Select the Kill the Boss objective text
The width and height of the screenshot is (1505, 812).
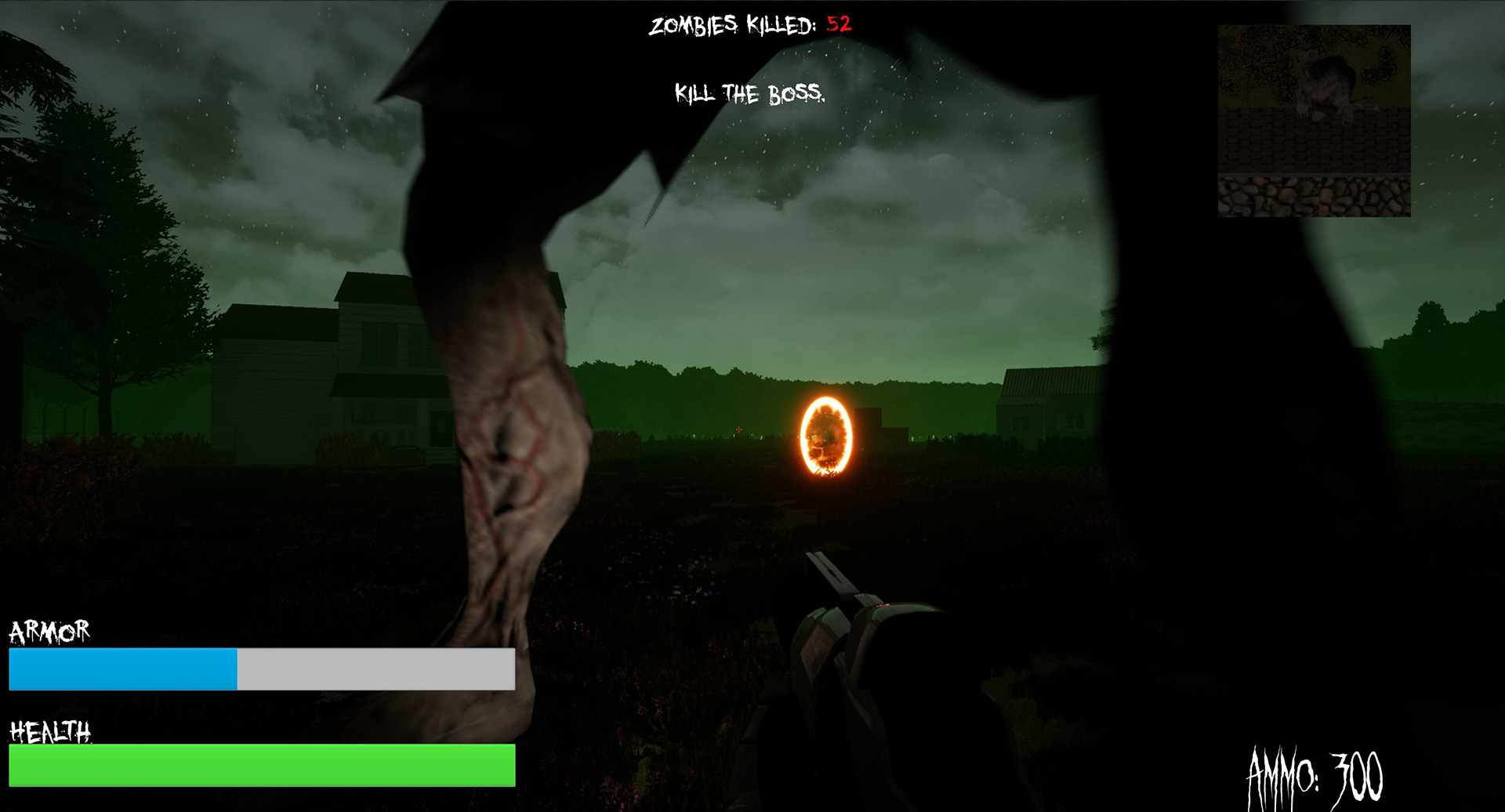click(x=749, y=94)
